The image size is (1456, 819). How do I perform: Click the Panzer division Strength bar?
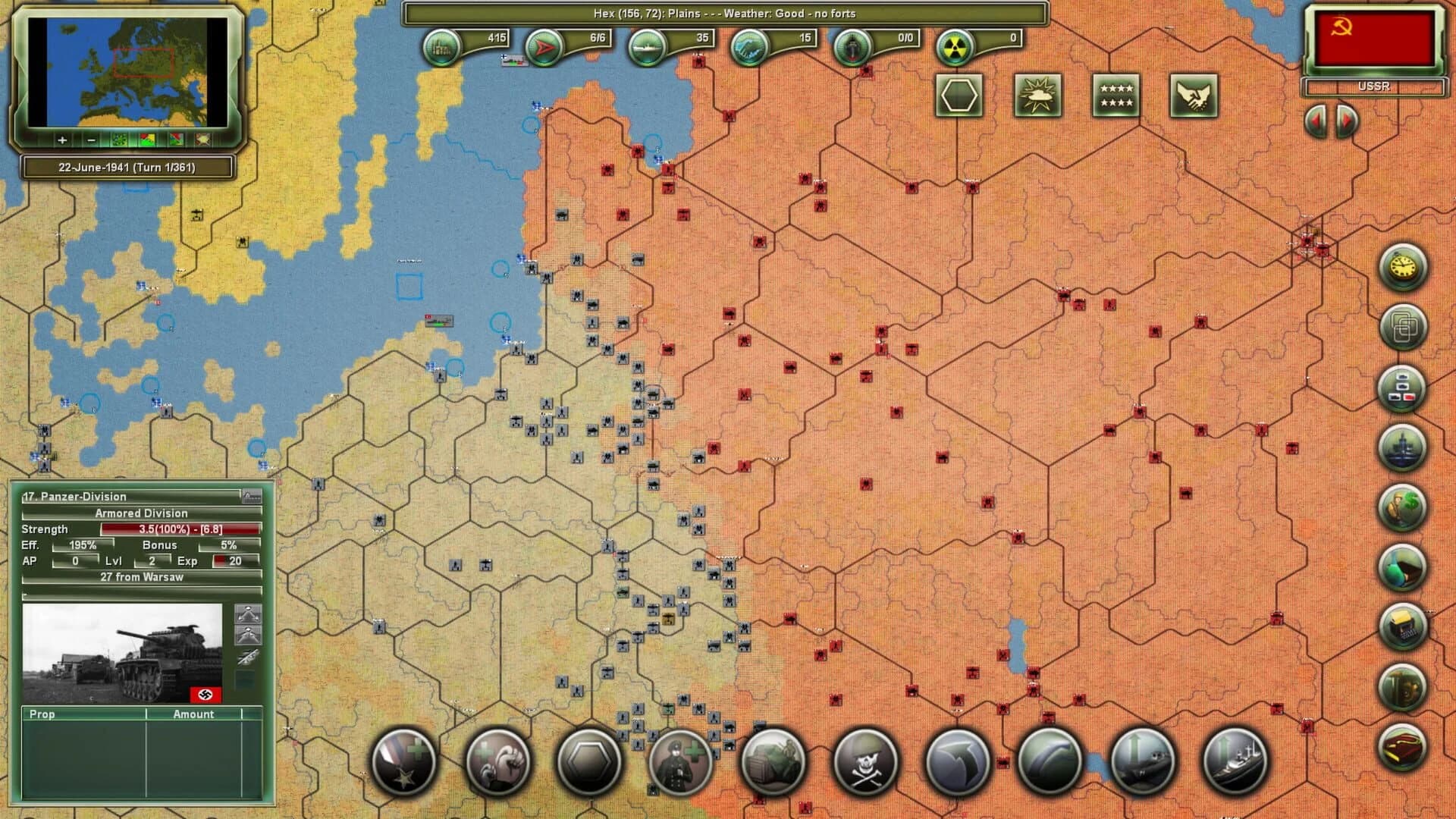tap(182, 529)
